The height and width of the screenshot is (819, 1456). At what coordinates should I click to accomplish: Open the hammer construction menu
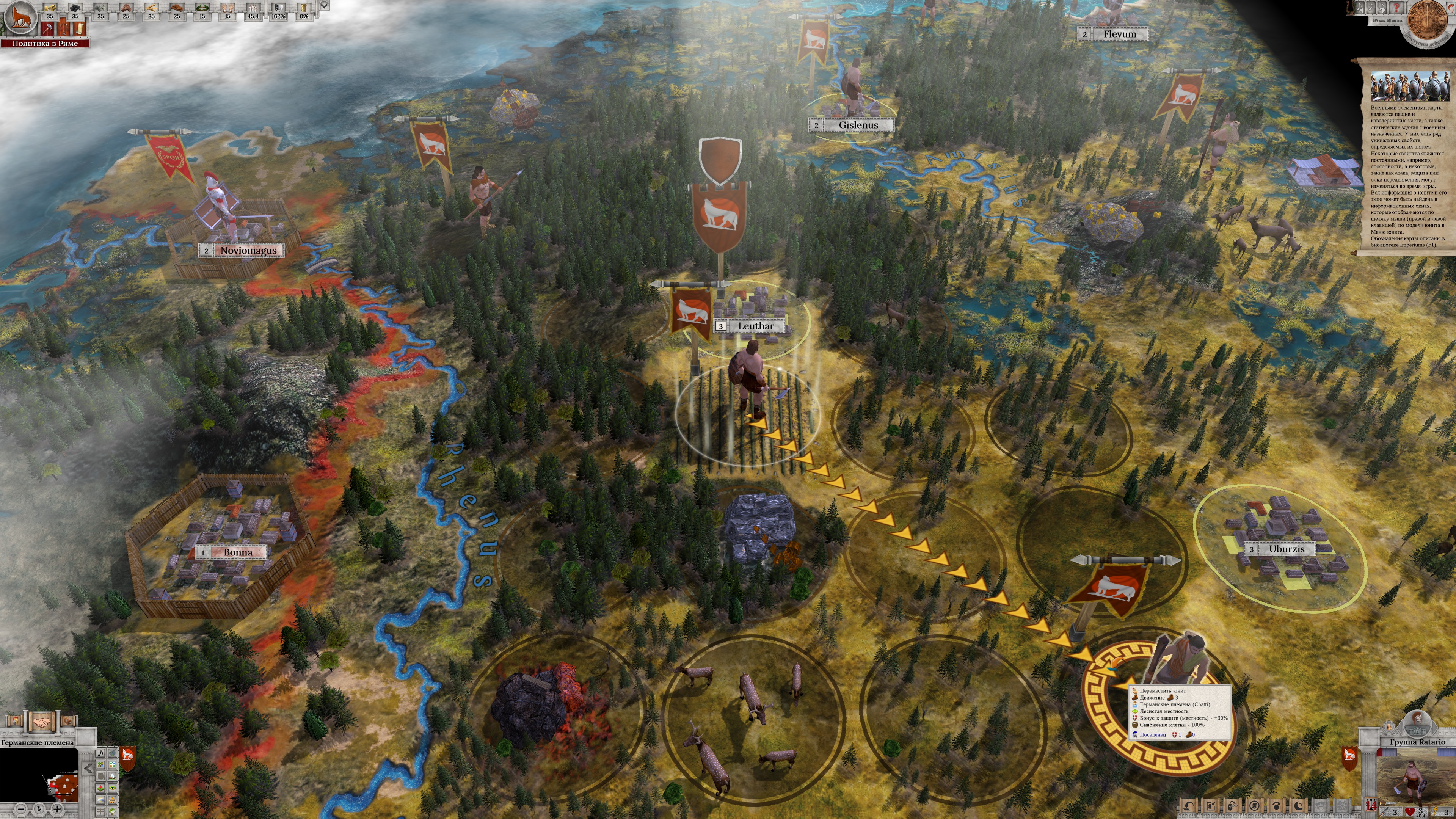tap(48, 29)
